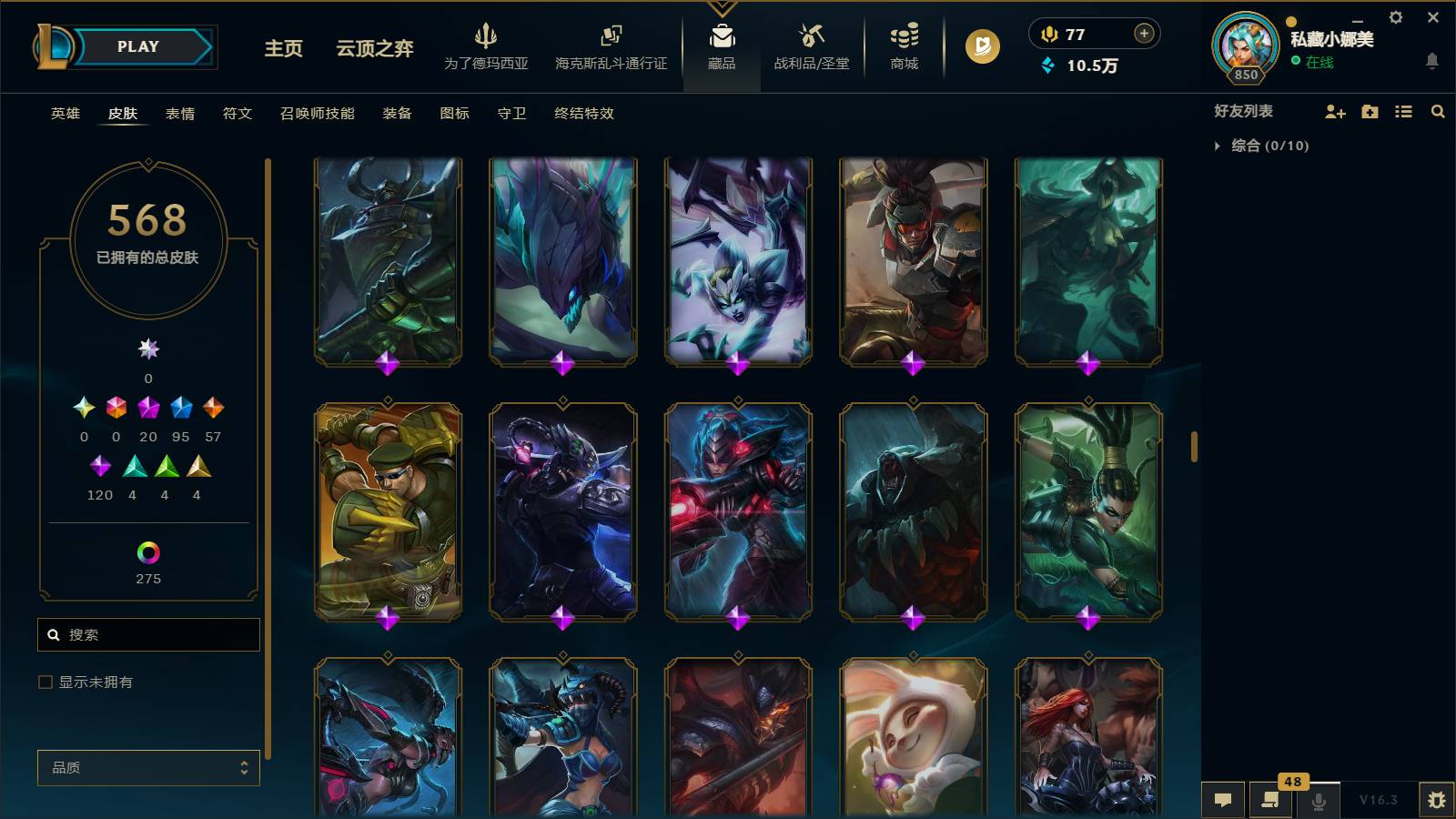Open the friend search icon

(x=1438, y=111)
